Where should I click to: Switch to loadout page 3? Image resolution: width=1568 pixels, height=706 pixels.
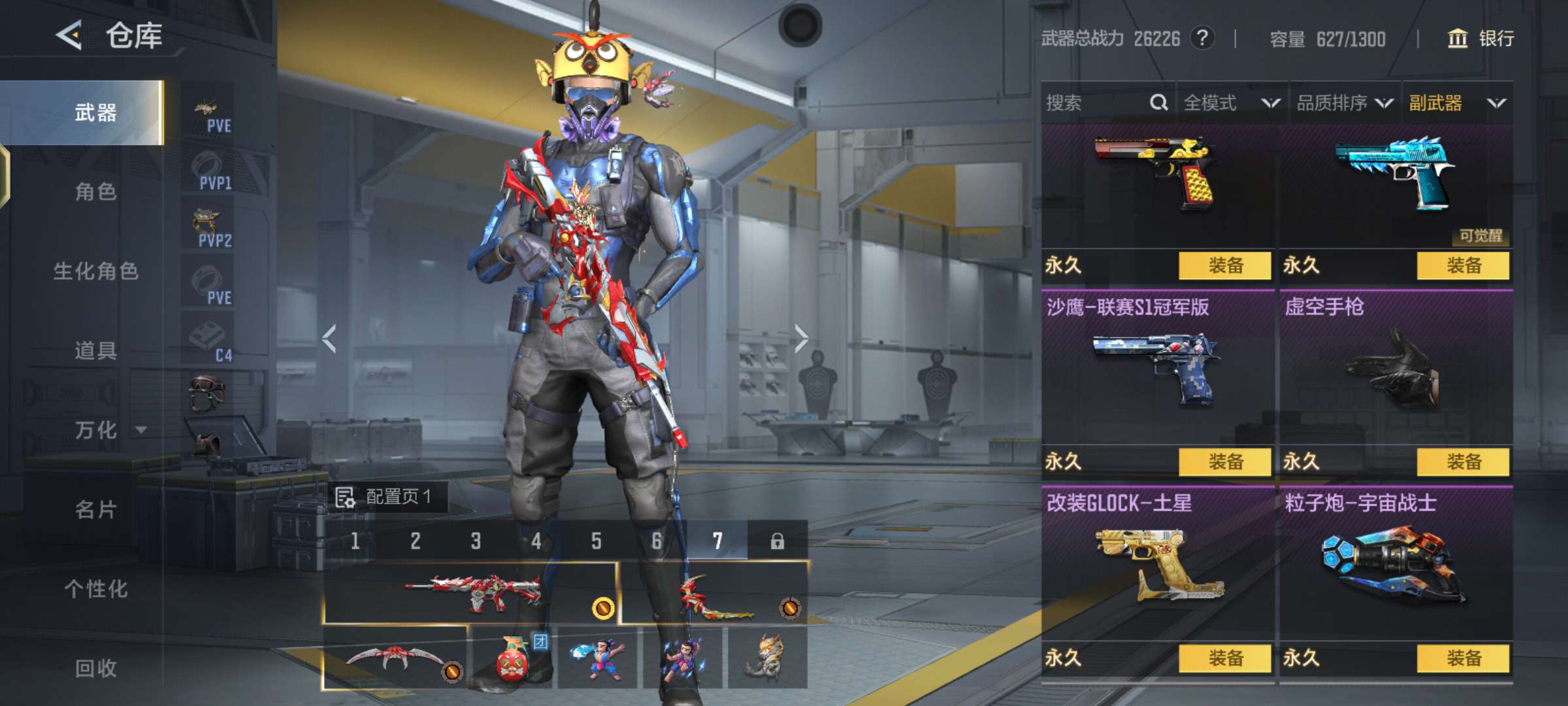tap(476, 541)
